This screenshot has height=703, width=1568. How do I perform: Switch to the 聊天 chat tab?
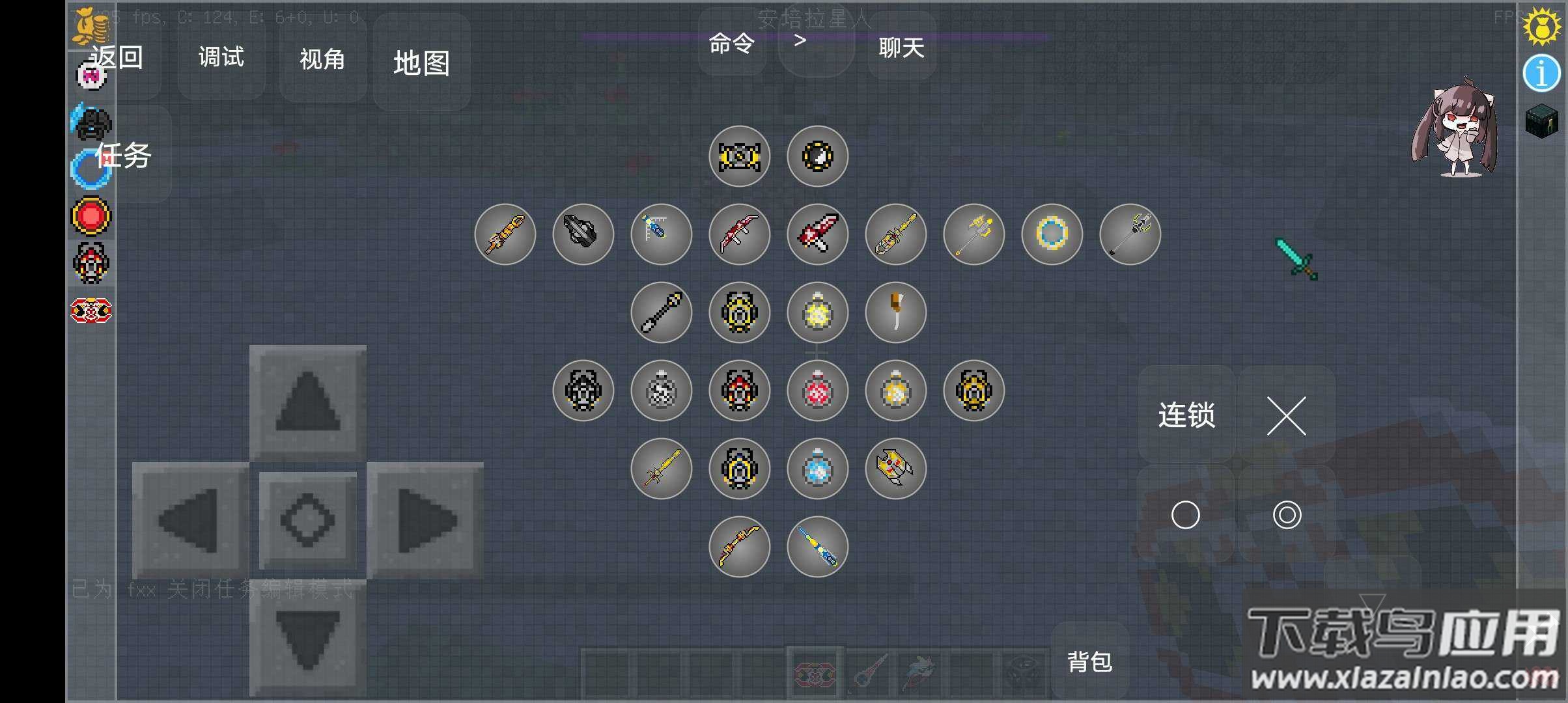[901, 48]
